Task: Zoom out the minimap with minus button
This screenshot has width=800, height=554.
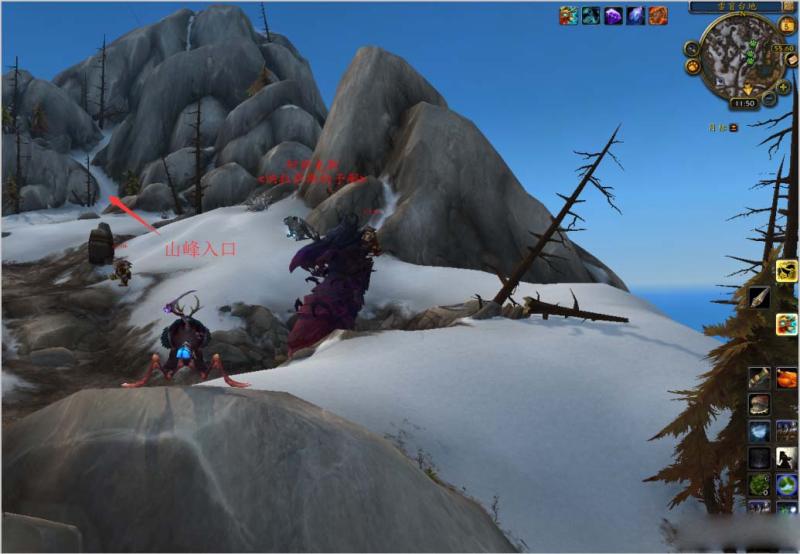Action: (769, 98)
